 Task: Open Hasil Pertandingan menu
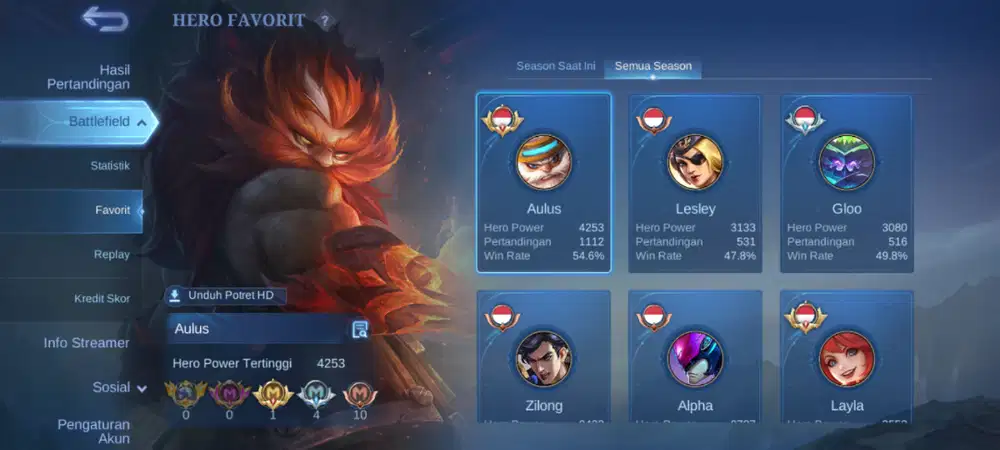tap(88, 77)
